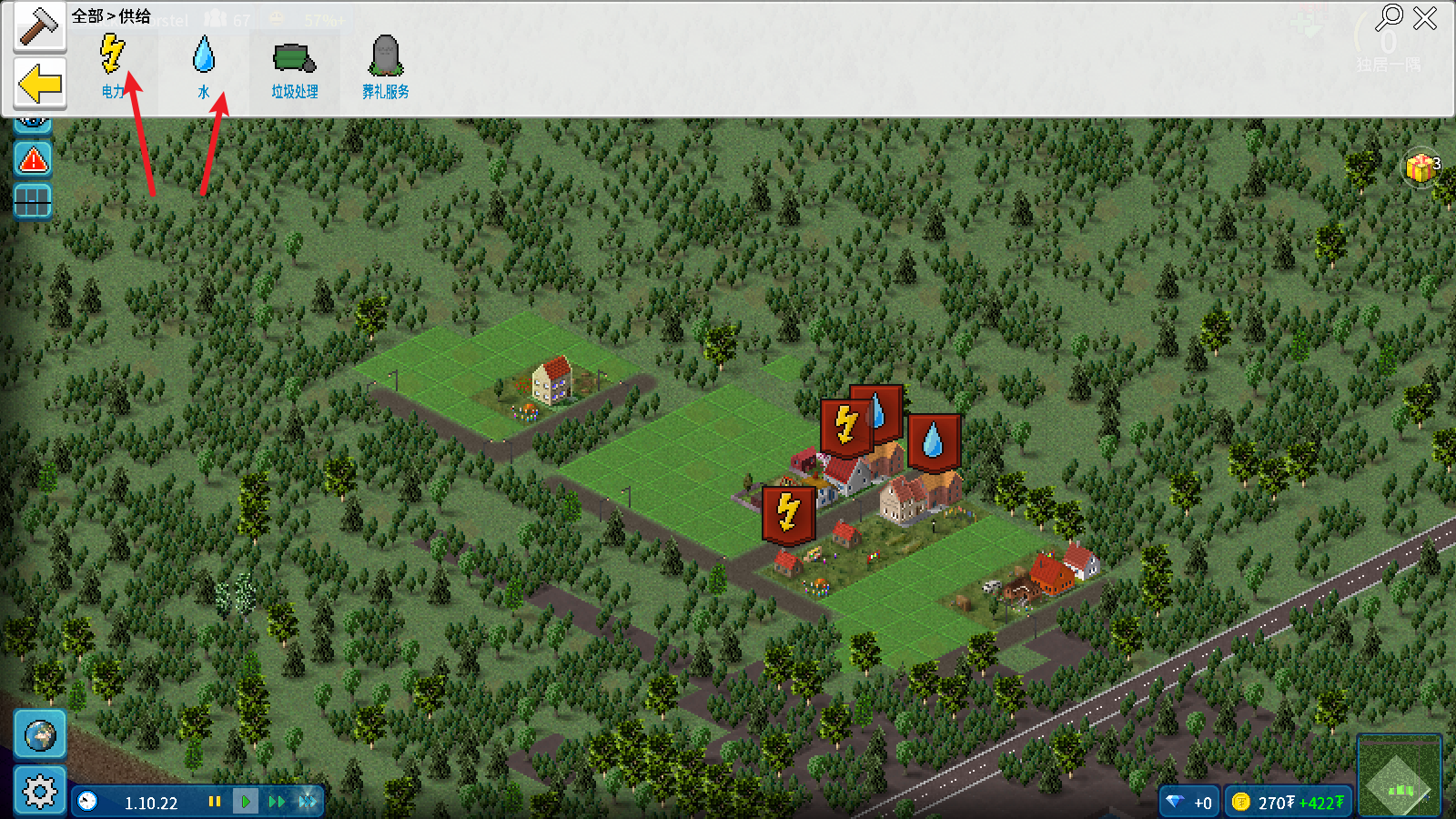Click the city minimap

1399,776
